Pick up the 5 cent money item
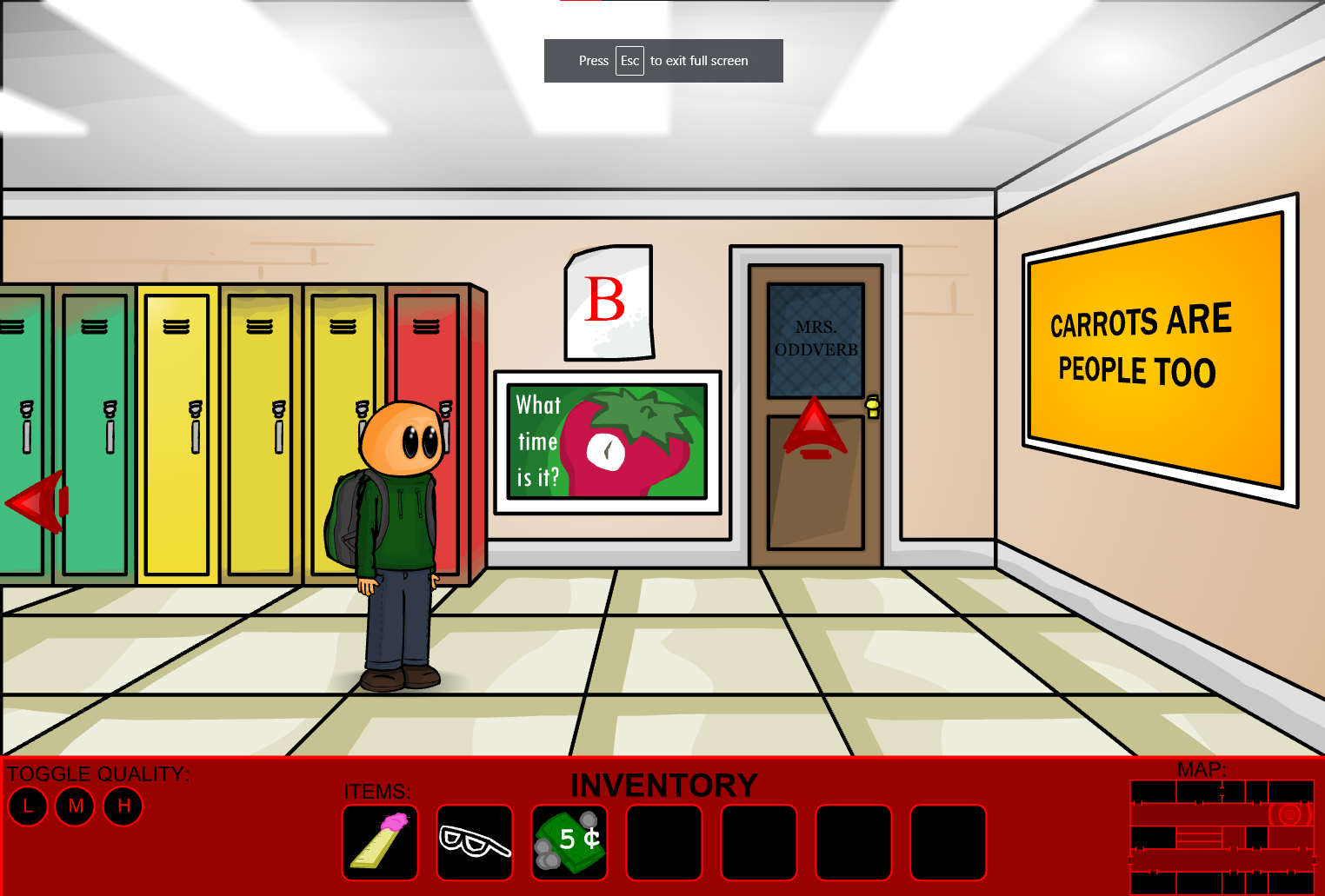This screenshot has width=1325, height=896. coord(569,842)
